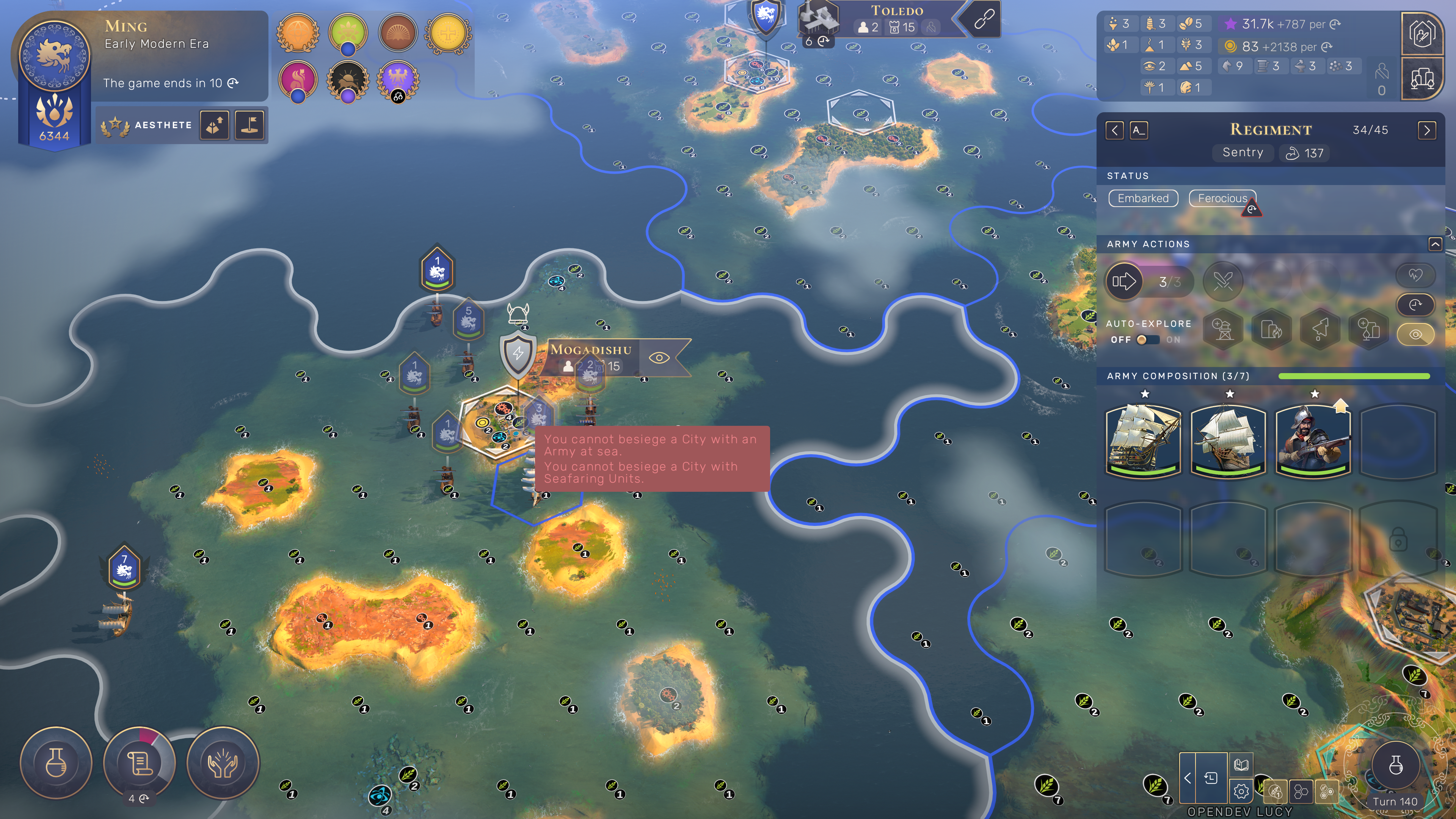Open the flag-on-territory button beside Aesthete
The image size is (1456, 819).
249,125
